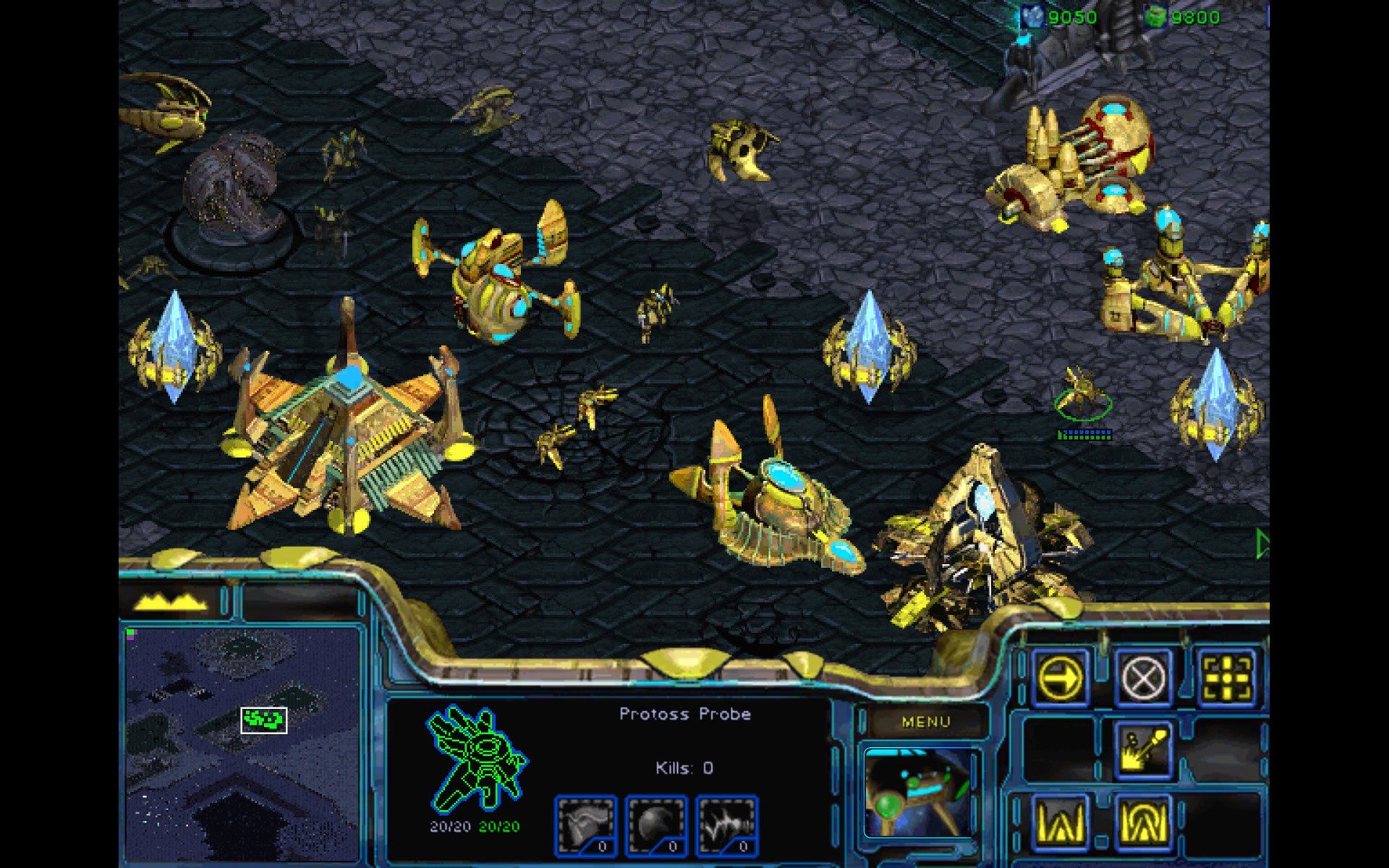Open the MENU button
The height and width of the screenshot is (868, 1389).
pyautogui.click(x=928, y=720)
